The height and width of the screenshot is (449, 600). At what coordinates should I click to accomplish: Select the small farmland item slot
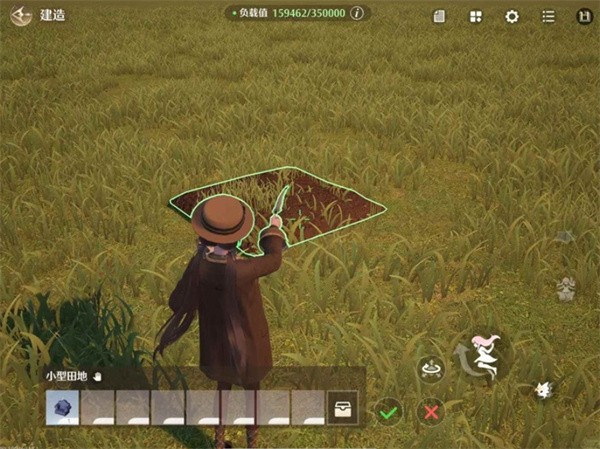pos(62,407)
